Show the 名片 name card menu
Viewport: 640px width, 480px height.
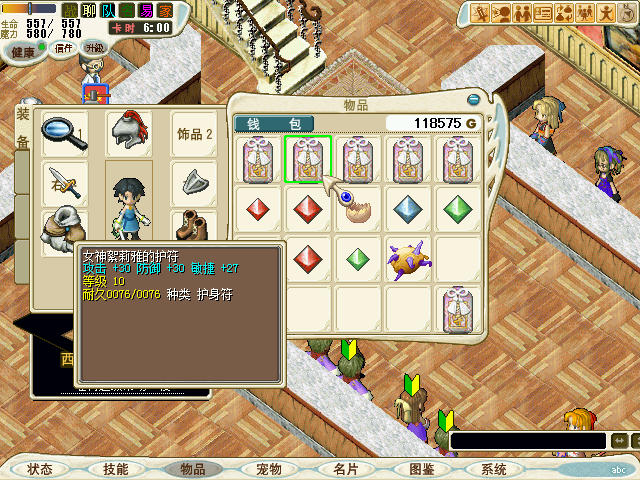(345, 469)
